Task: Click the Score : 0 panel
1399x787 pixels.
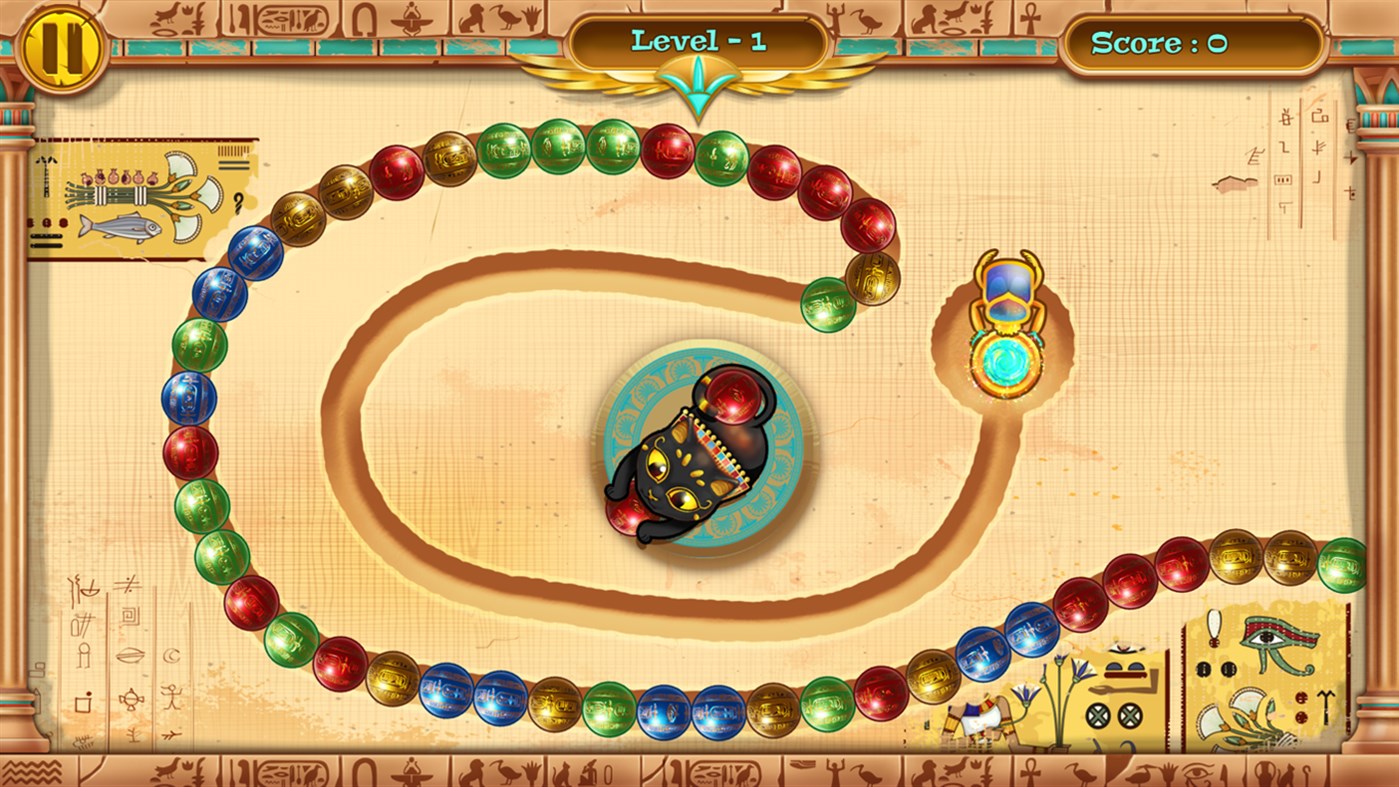Action: tap(1192, 44)
